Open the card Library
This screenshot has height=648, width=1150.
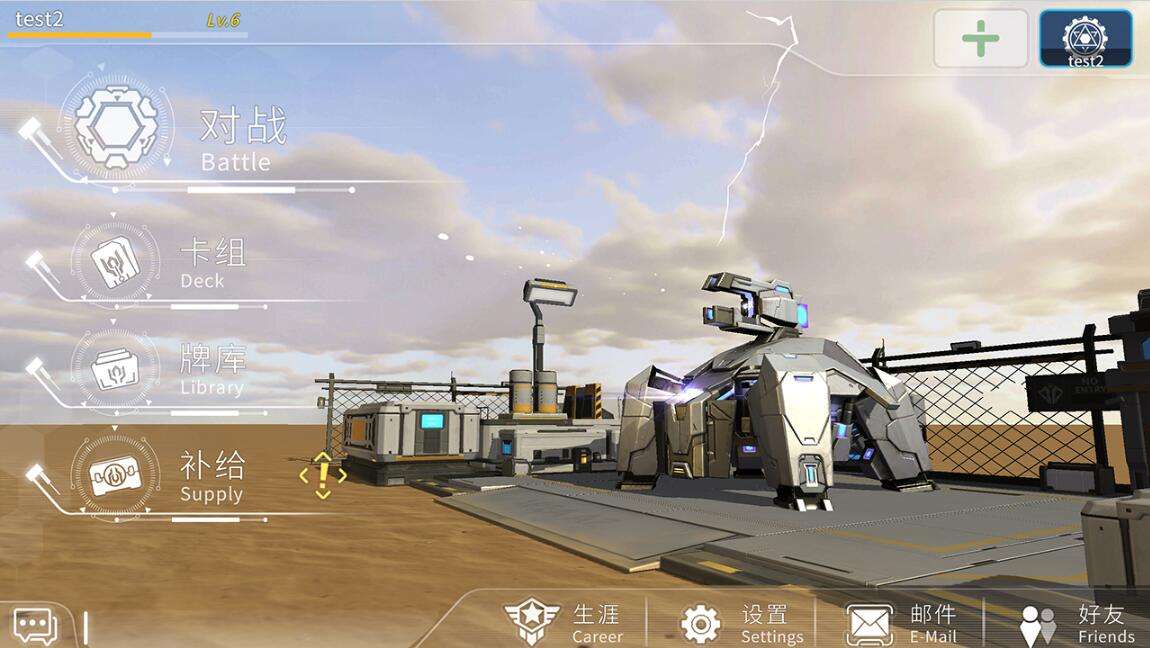click(x=115, y=368)
